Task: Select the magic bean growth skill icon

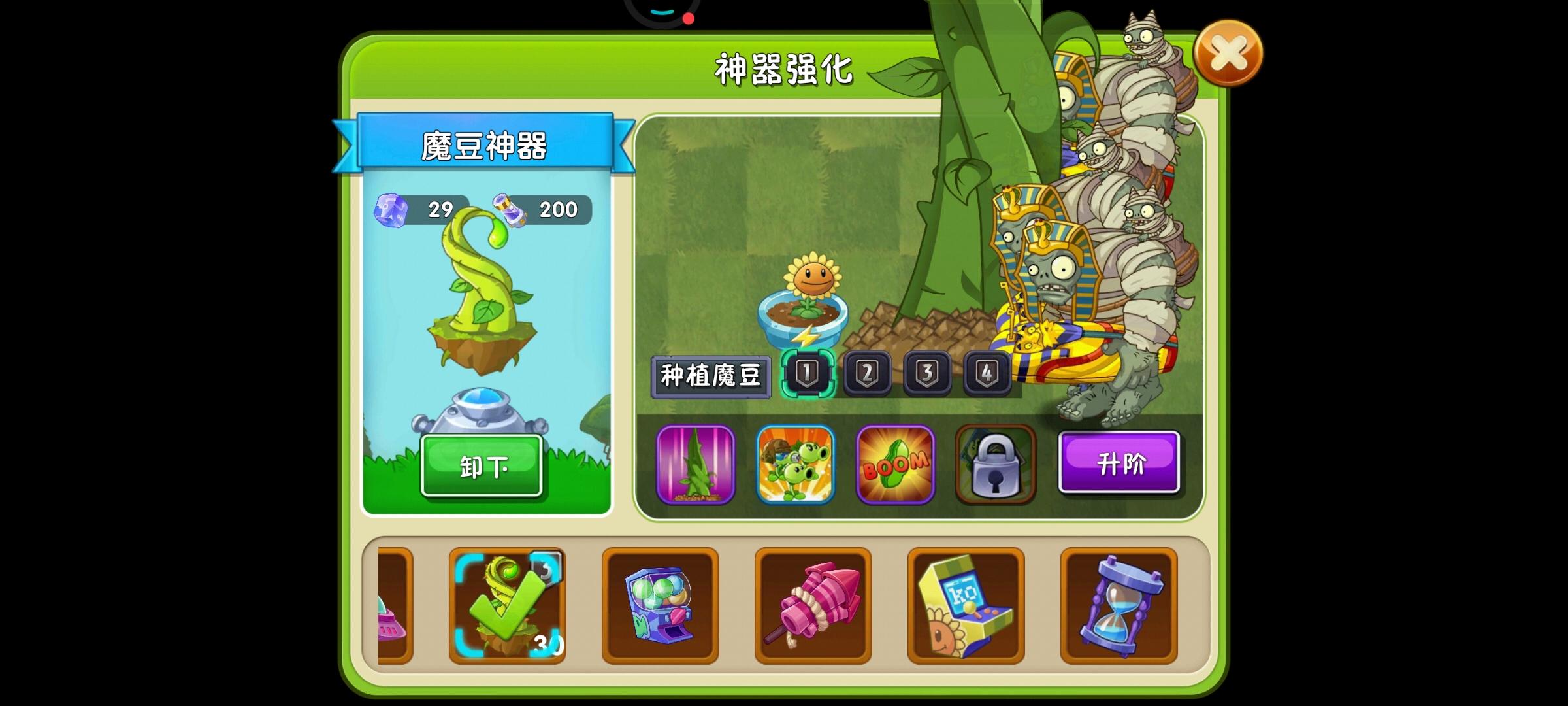Action: click(x=694, y=465)
